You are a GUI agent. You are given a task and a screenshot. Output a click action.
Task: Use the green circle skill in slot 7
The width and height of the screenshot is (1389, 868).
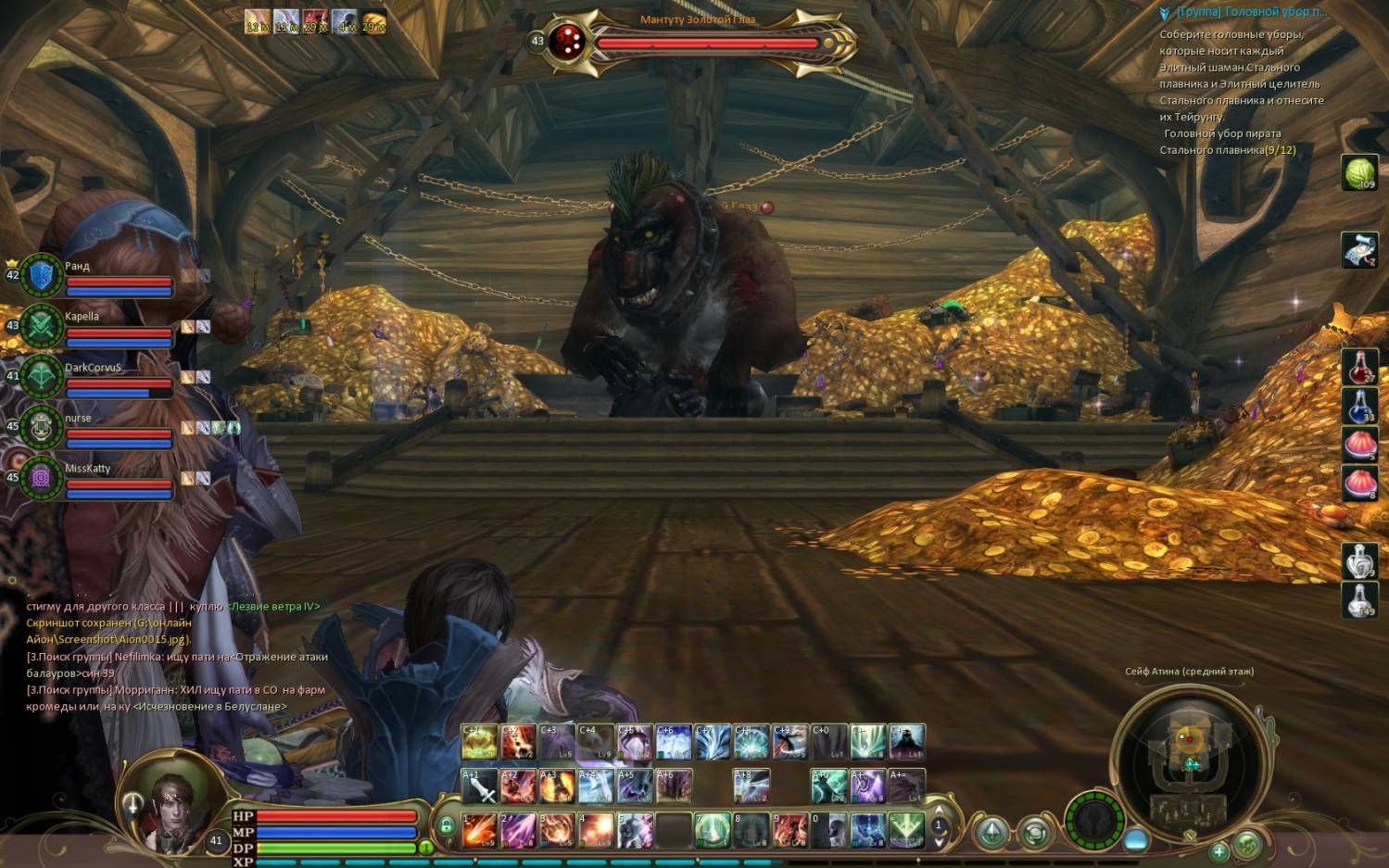tap(713, 829)
